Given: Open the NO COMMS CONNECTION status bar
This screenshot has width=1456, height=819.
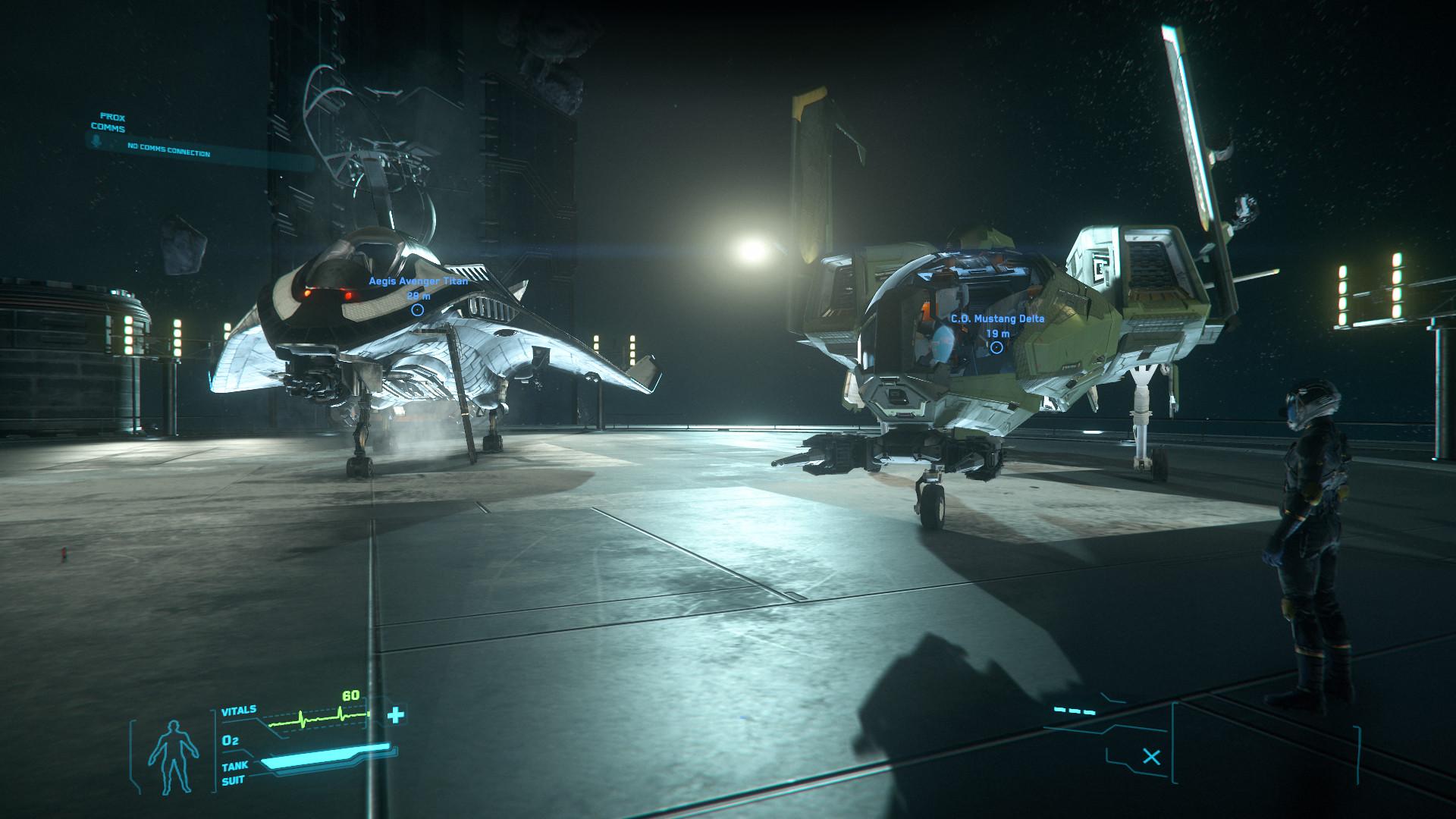Looking at the screenshot, I should pos(168,149).
